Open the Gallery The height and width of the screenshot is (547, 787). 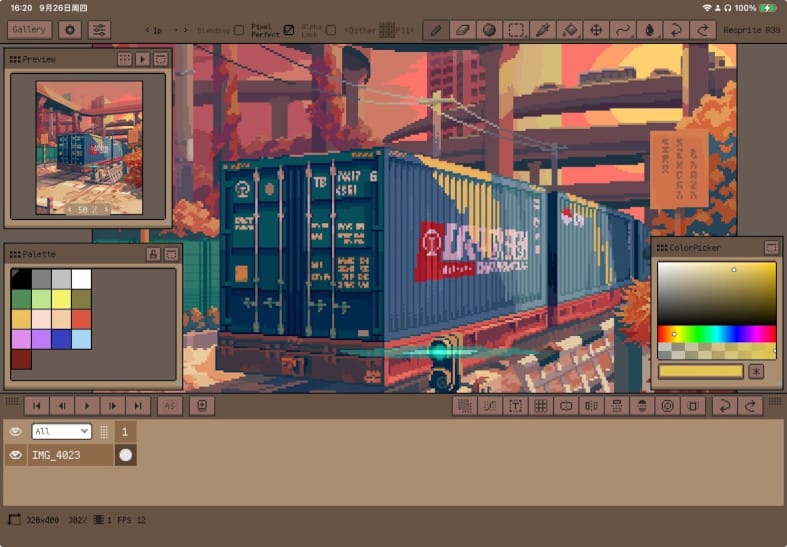click(x=30, y=30)
